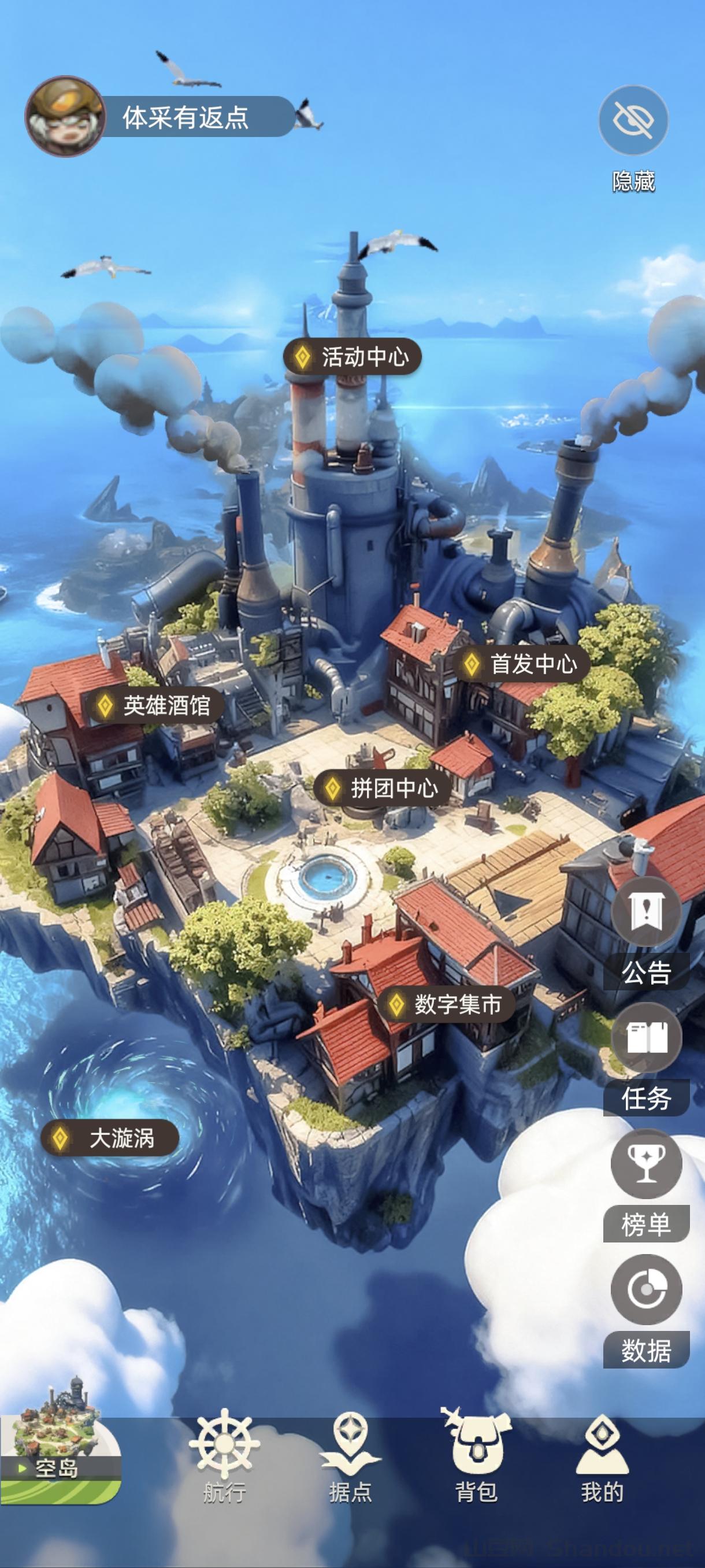
Task: Switch to the 航行 sailing tab
Action: [224, 1456]
